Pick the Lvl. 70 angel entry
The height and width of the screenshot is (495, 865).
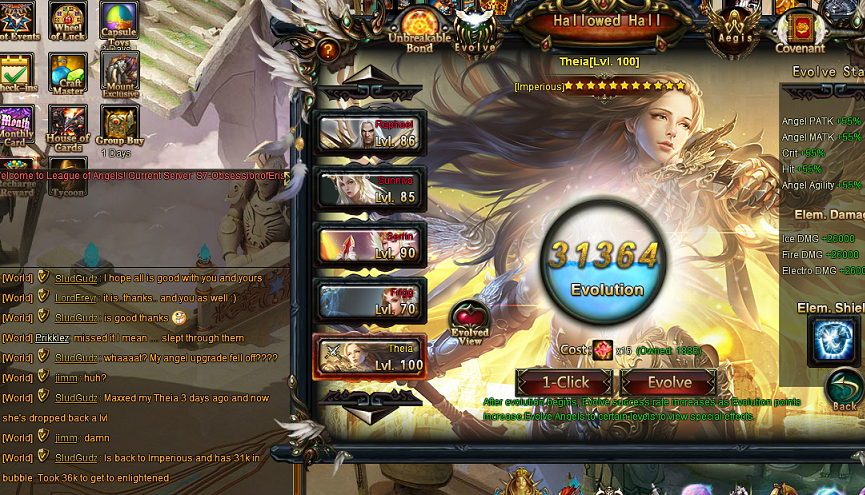371,300
